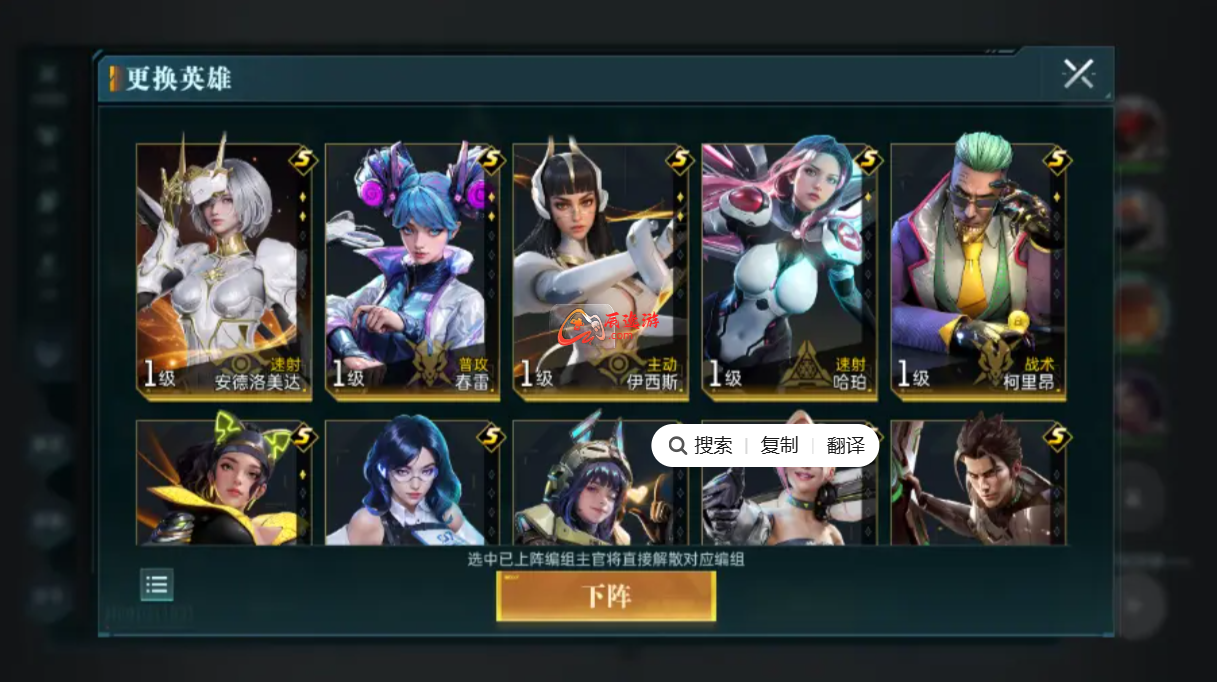Tap 复制 in the popup overlay

pyautogui.click(x=779, y=446)
